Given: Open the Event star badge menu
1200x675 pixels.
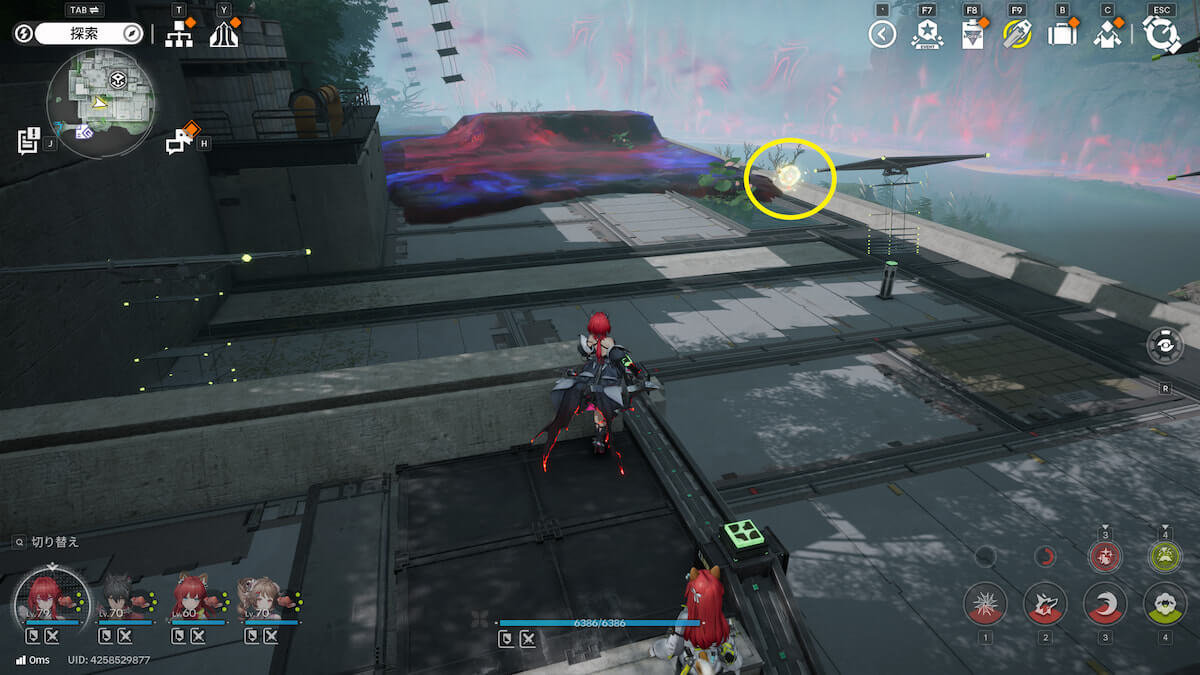Looking at the screenshot, I should [927, 35].
